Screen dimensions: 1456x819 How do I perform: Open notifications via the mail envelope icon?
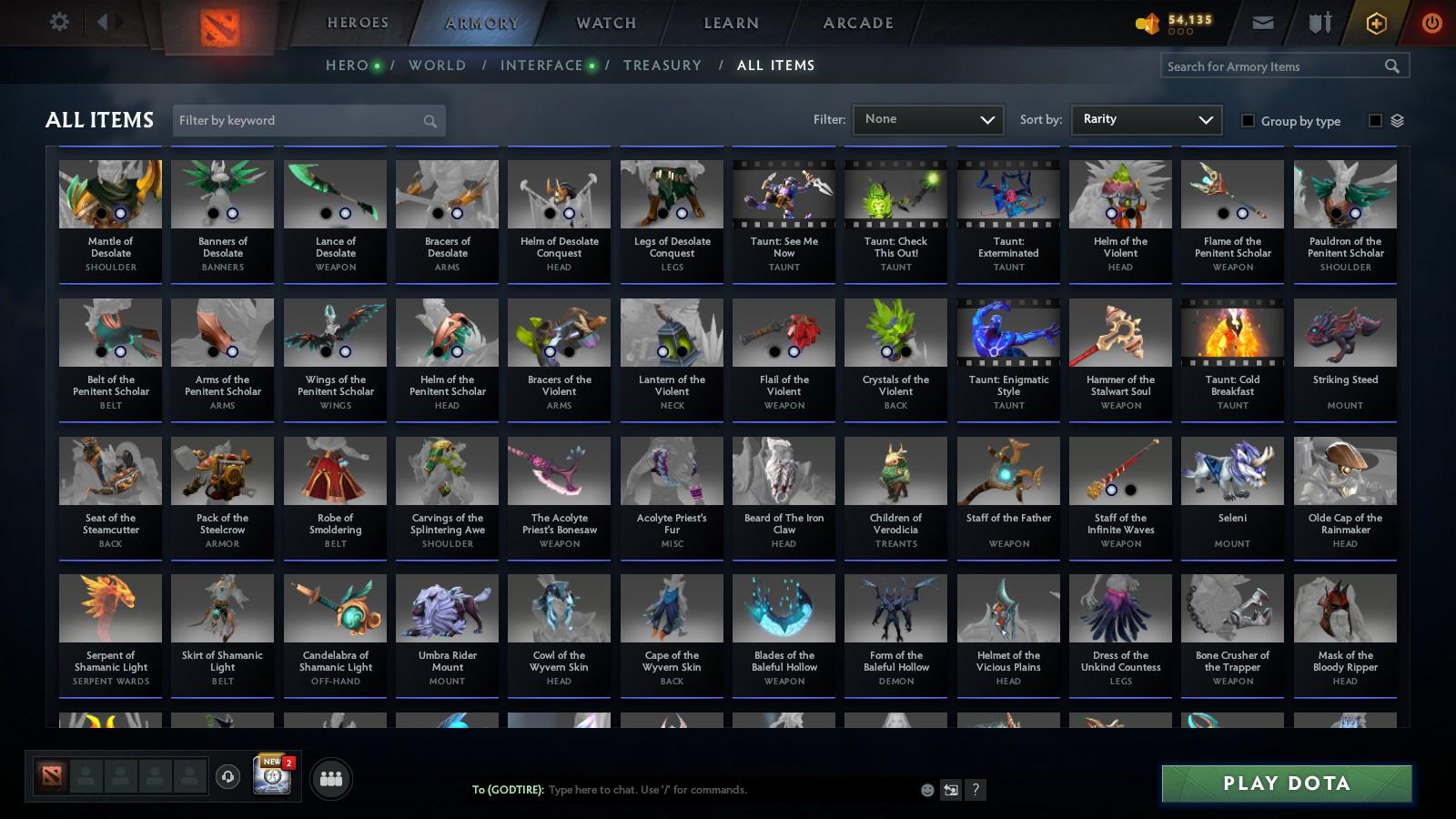coord(1263,22)
